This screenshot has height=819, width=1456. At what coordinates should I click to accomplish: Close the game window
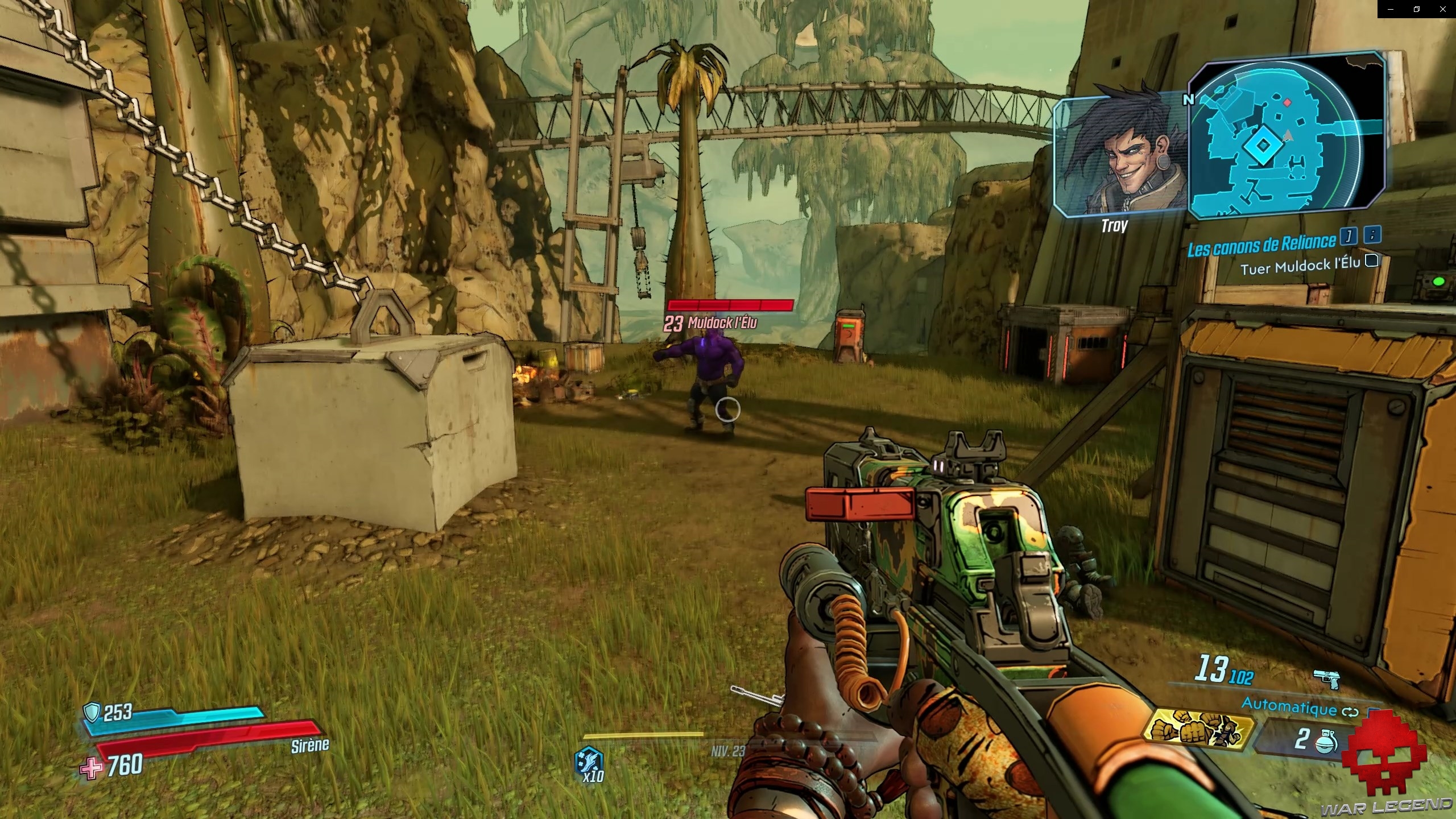click(x=1443, y=9)
